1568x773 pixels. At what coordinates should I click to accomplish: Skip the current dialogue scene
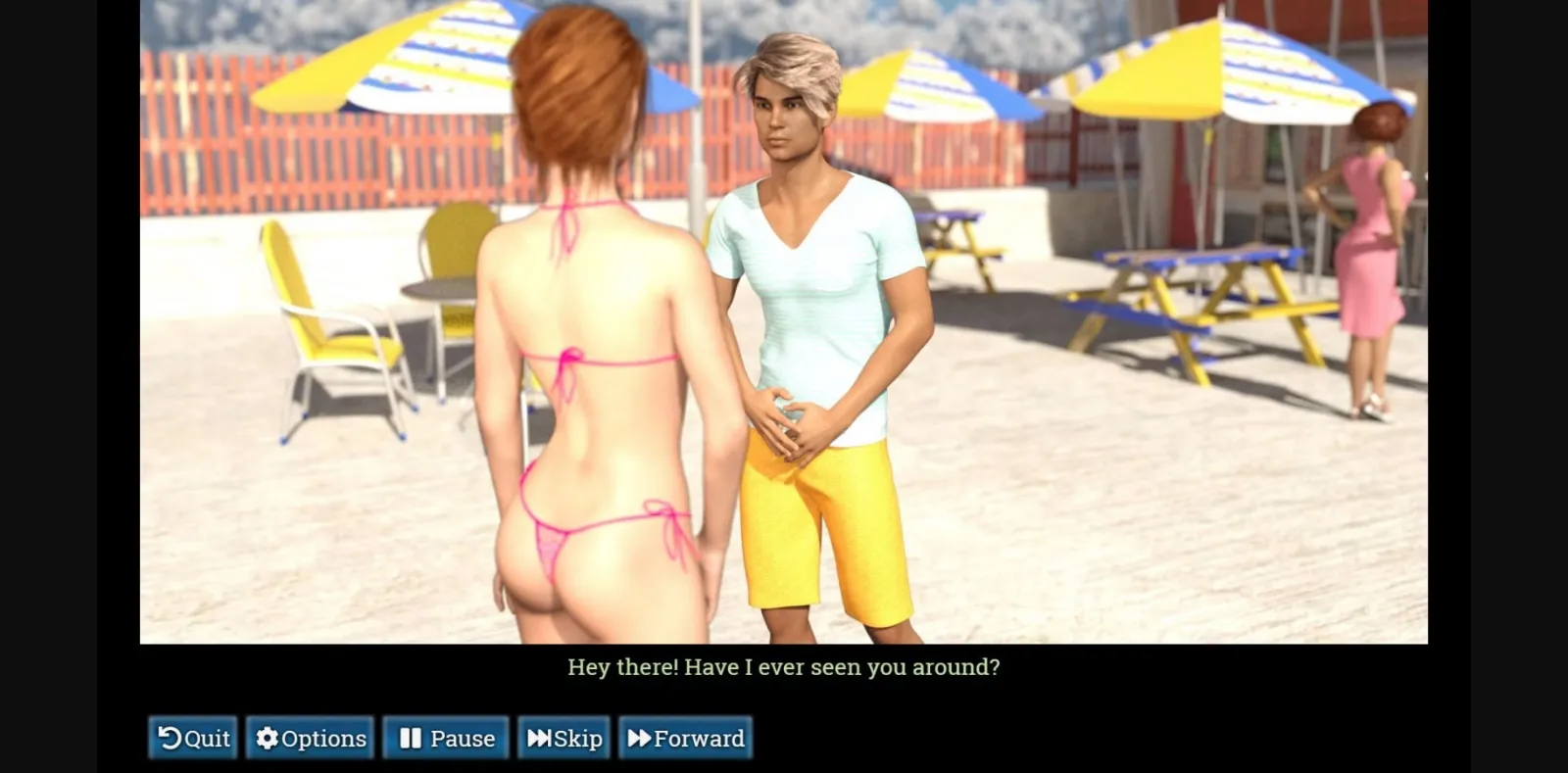tap(564, 738)
